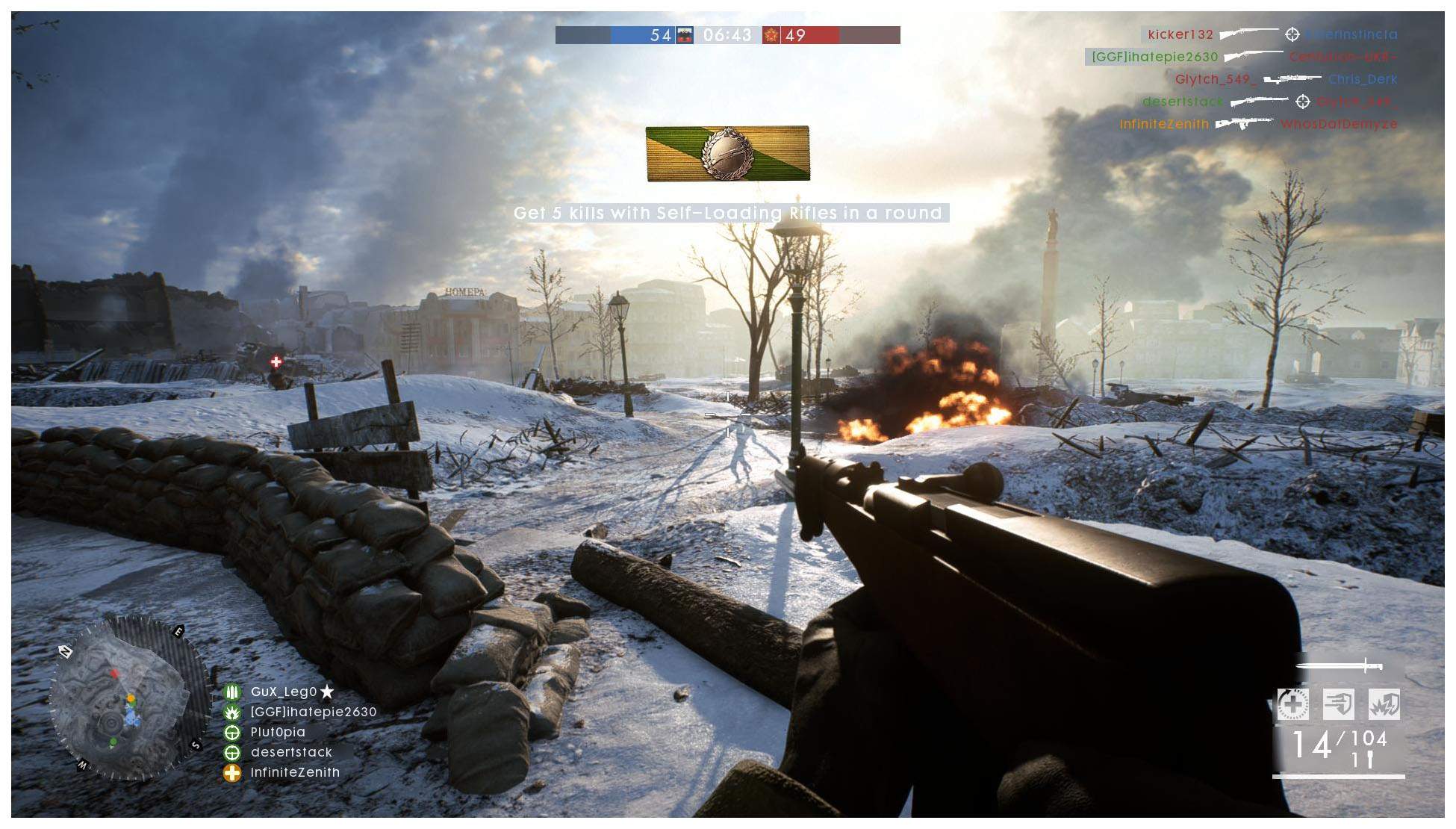Click the red team emblem icon
Image resolution: width=1456 pixels, height=829 pixels.
pyautogui.click(x=771, y=35)
